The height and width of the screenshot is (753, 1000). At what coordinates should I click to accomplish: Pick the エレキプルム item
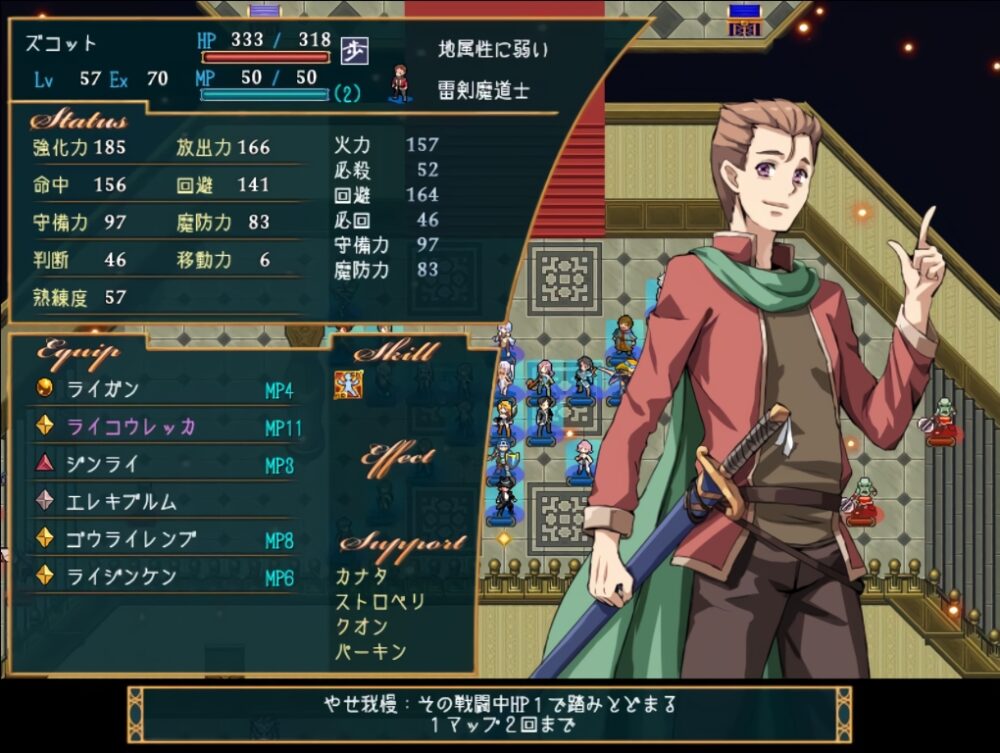[121, 502]
